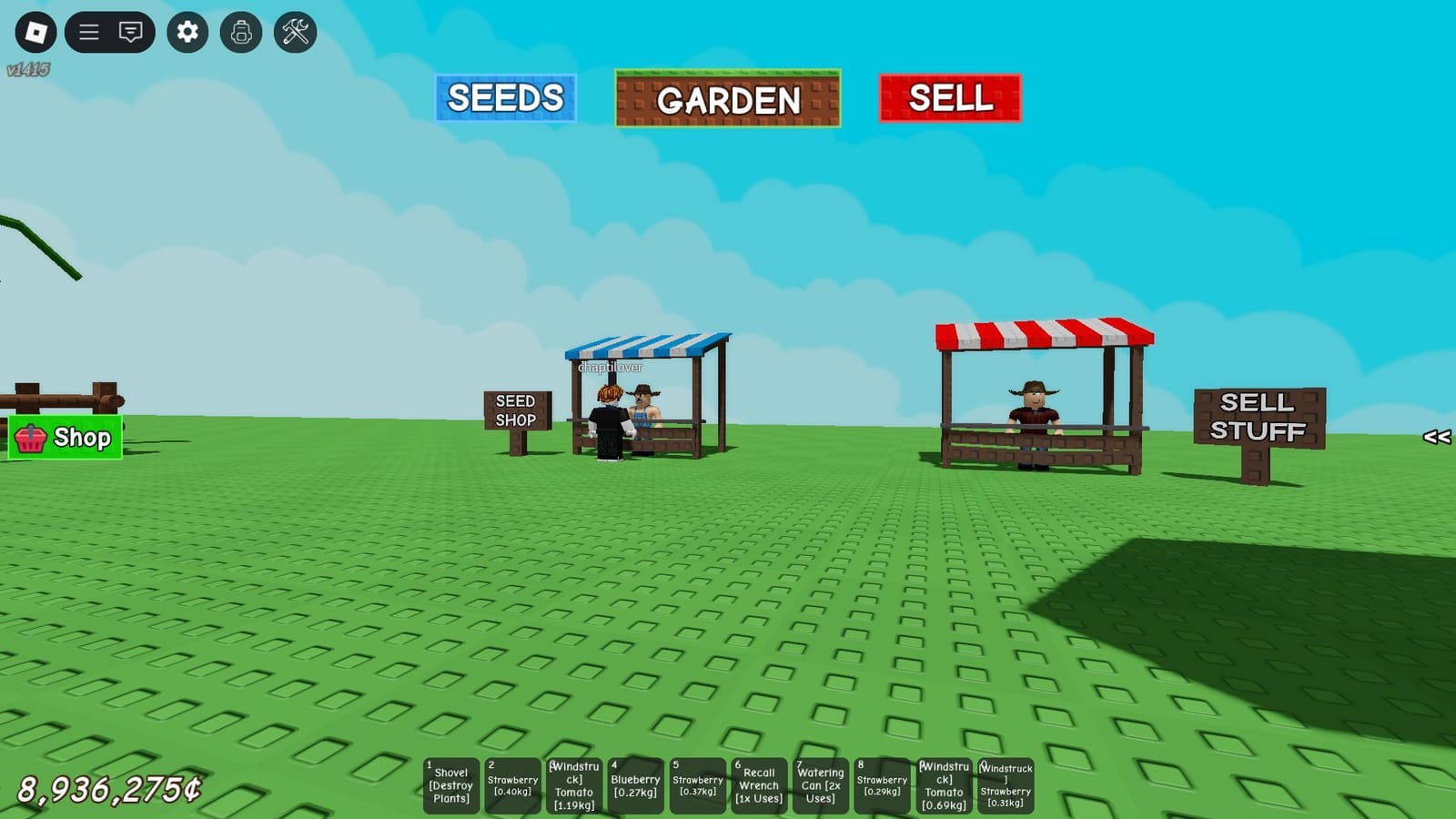Select the Recall Wrench in slot 6

pyautogui.click(x=758, y=784)
